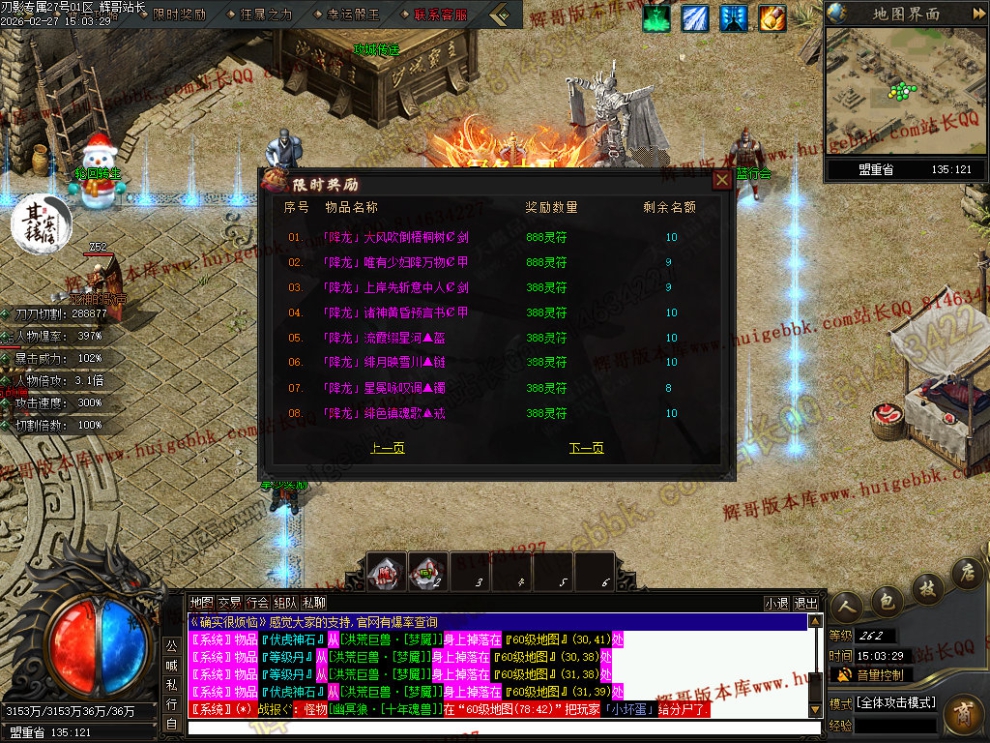Click the 退出 exit button
Viewport: 990px width, 743px height.
806,603
